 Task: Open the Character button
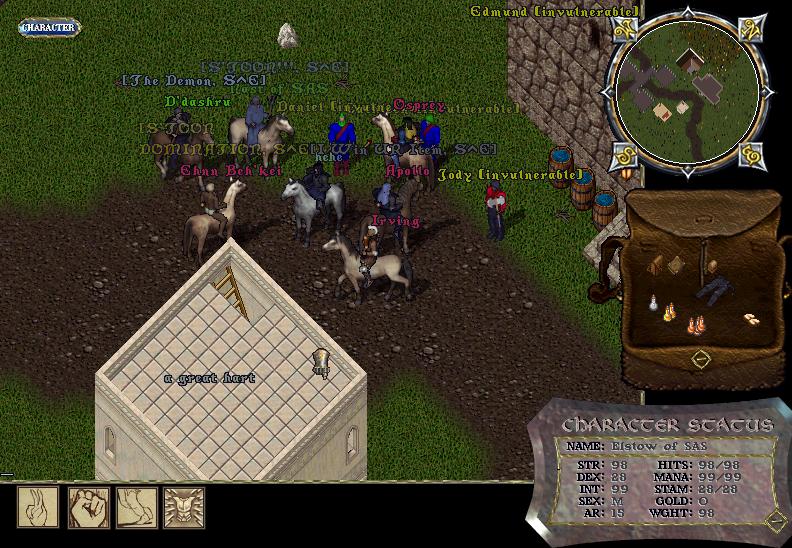click(48, 27)
